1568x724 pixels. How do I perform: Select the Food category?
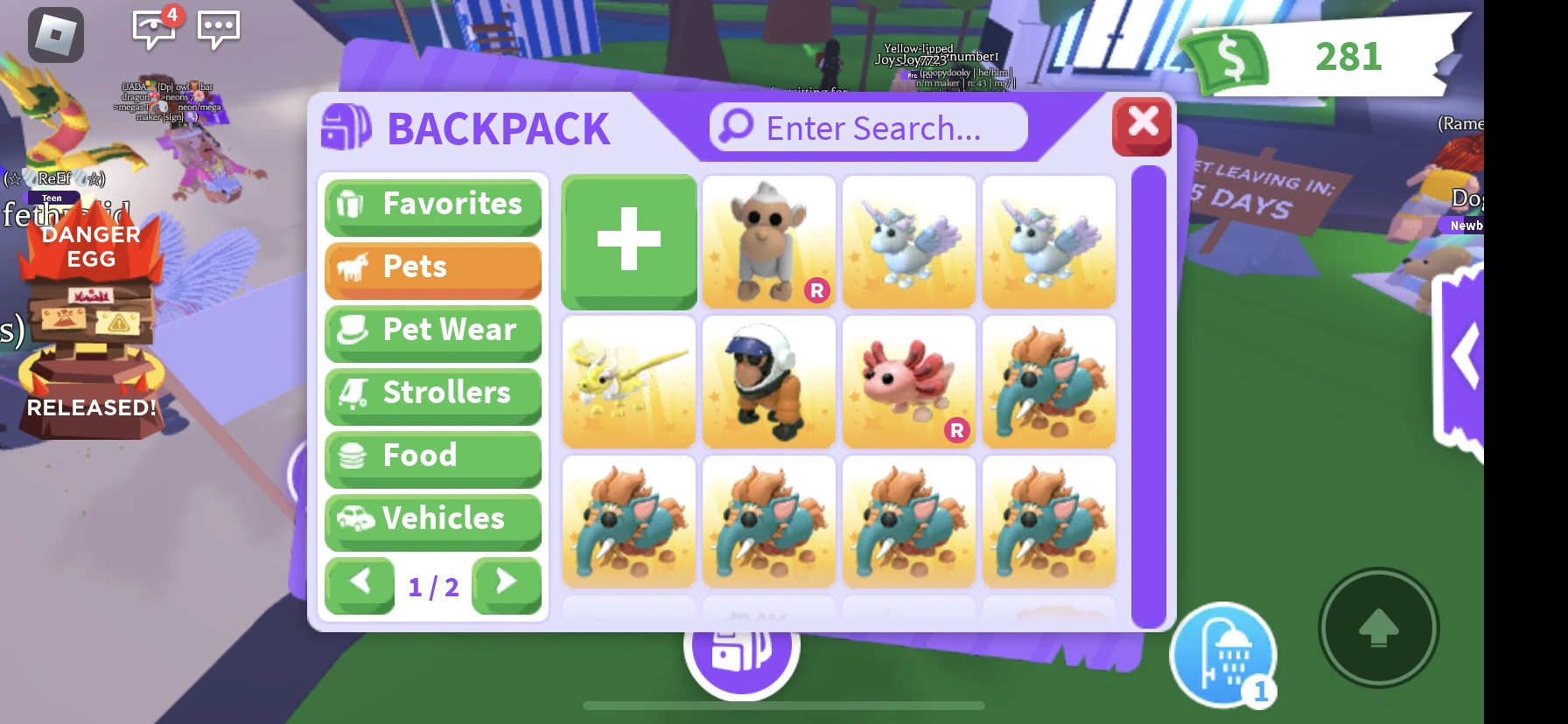click(x=432, y=456)
